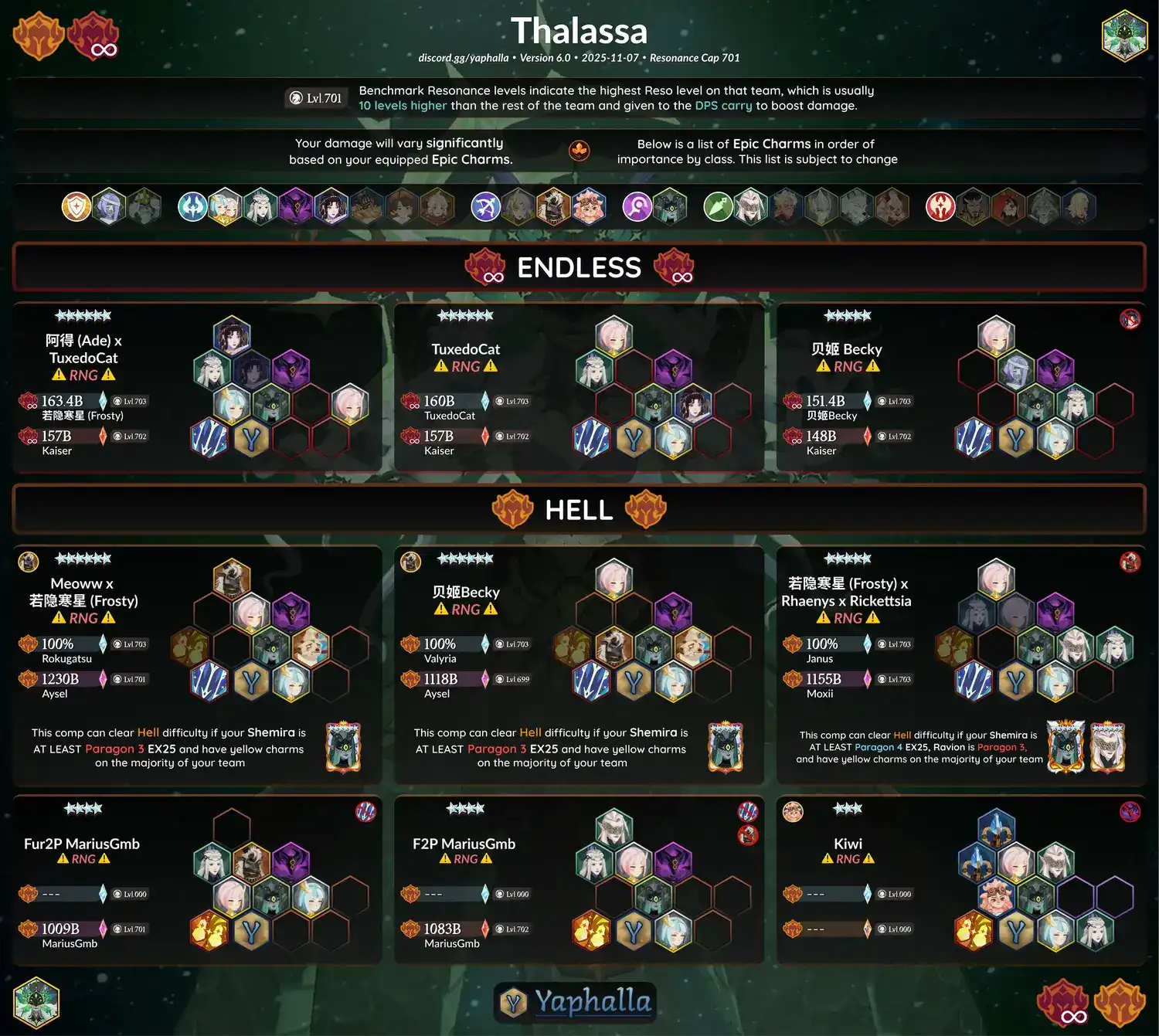Choose the F2P MariusGmb team name
Screen dimensions: 1159x1036
pos(464,844)
